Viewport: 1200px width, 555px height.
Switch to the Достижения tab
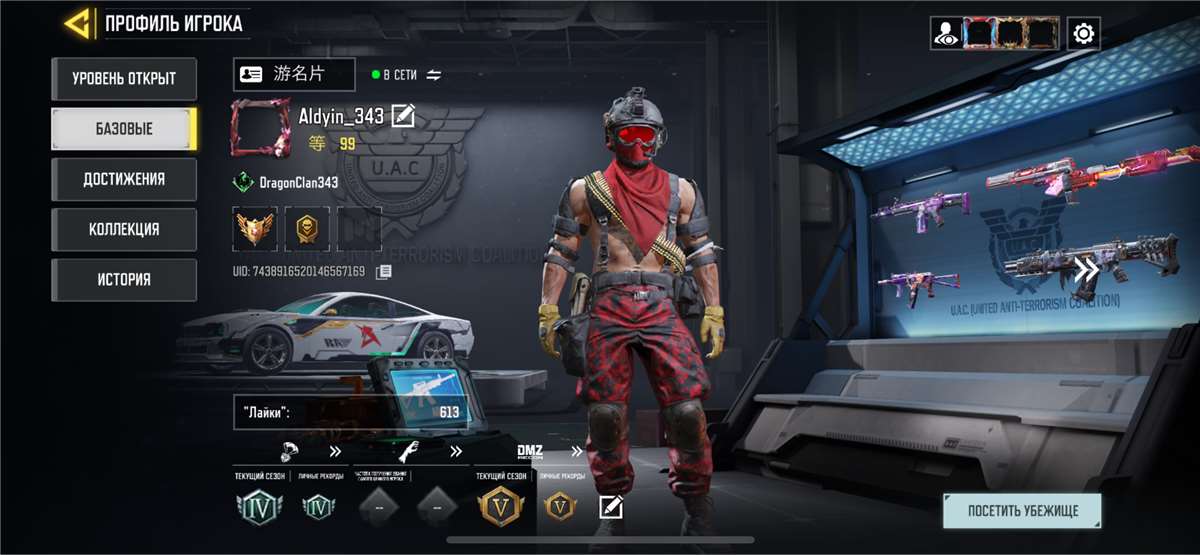[x=124, y=179]
